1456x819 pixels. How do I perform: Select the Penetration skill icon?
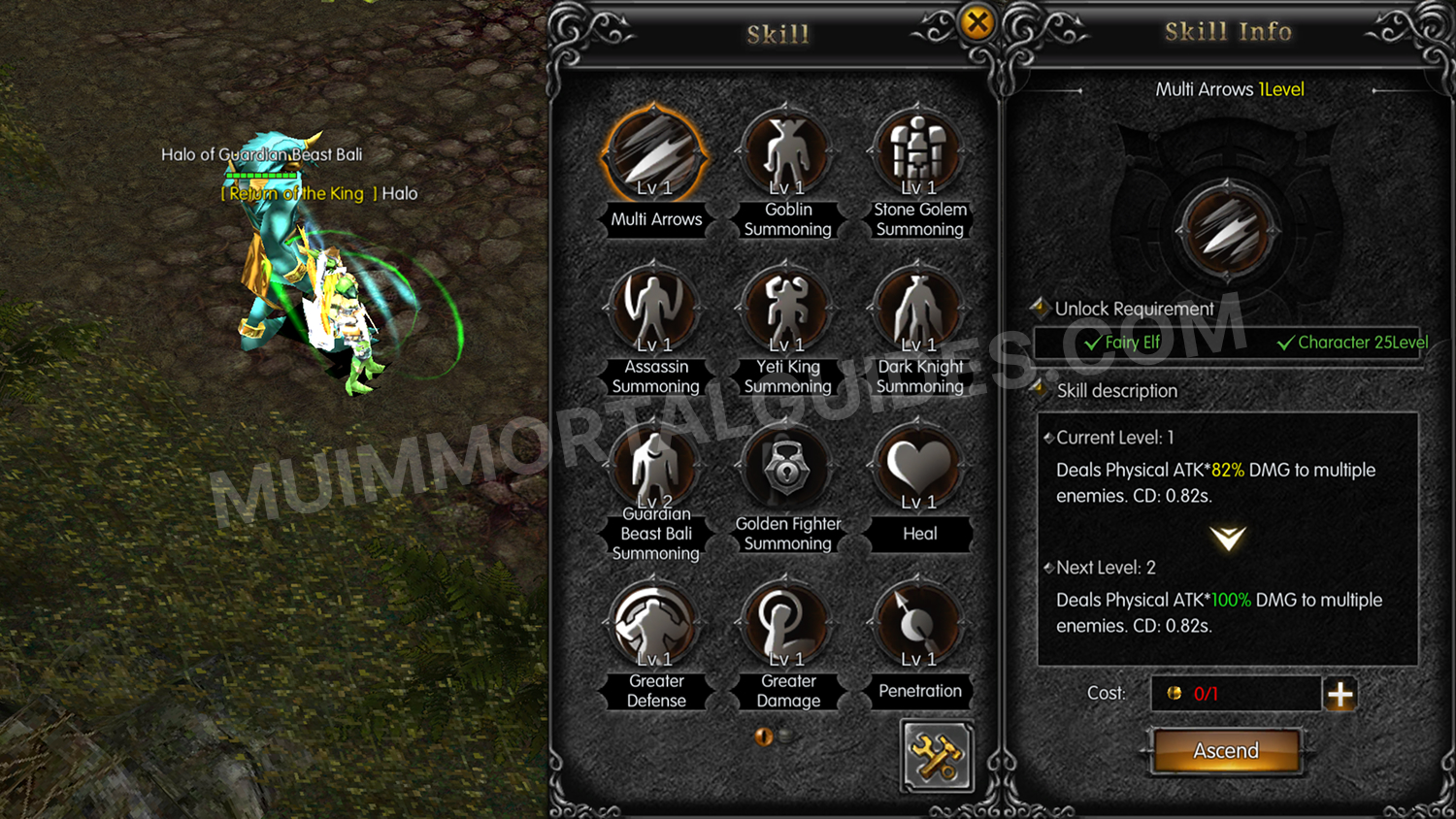click(x=918, y=623)
